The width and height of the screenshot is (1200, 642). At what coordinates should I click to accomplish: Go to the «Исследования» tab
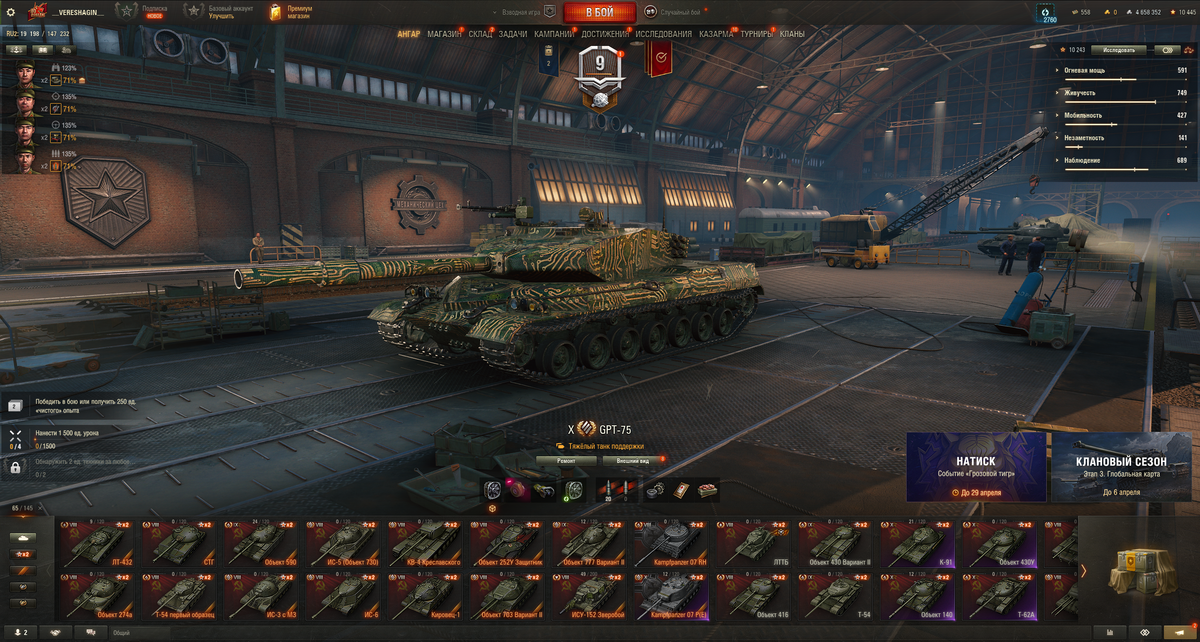click(x=663, y=34)
